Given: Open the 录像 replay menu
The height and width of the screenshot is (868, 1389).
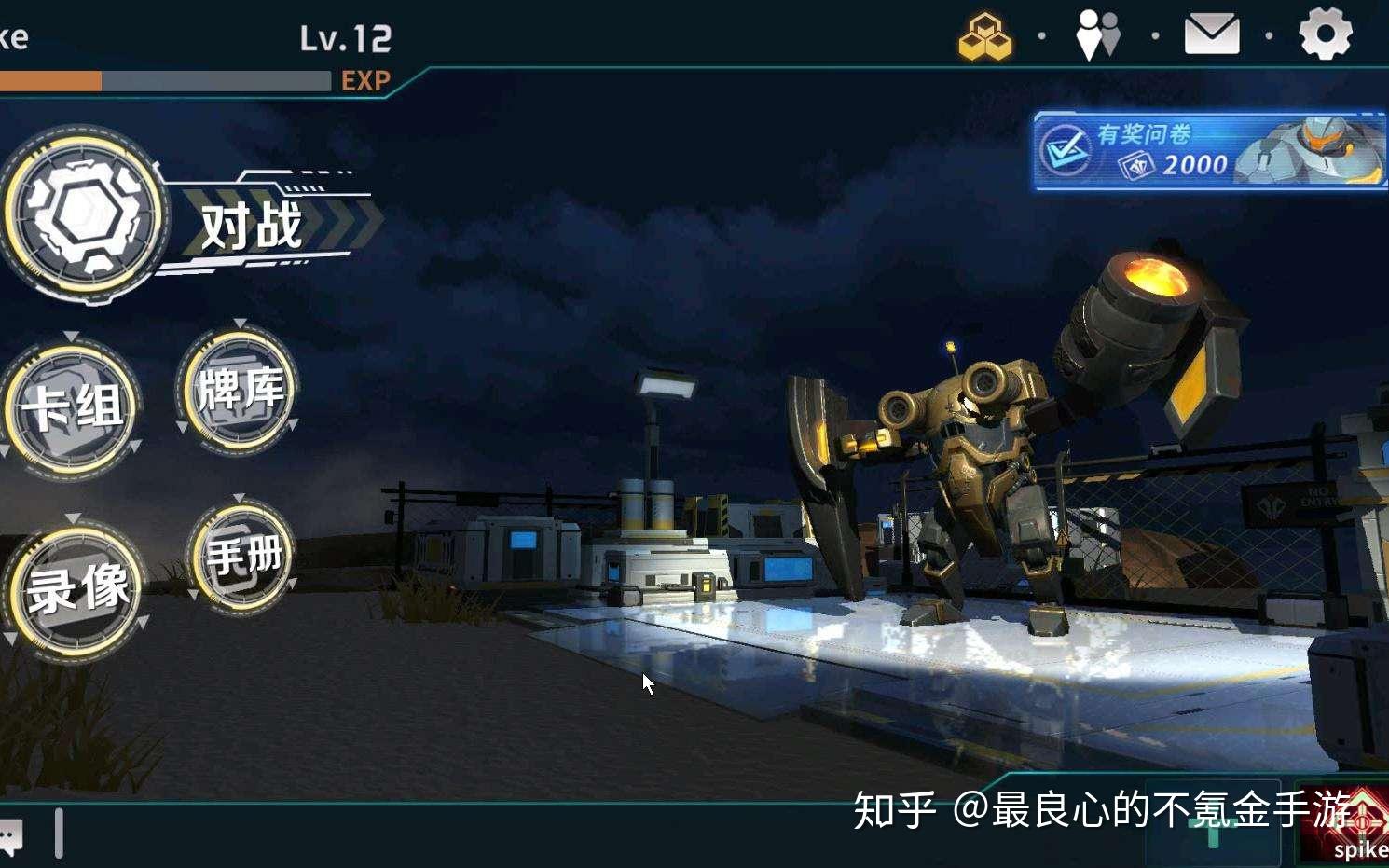Looking at the screenshot, I should pos(77,587).
